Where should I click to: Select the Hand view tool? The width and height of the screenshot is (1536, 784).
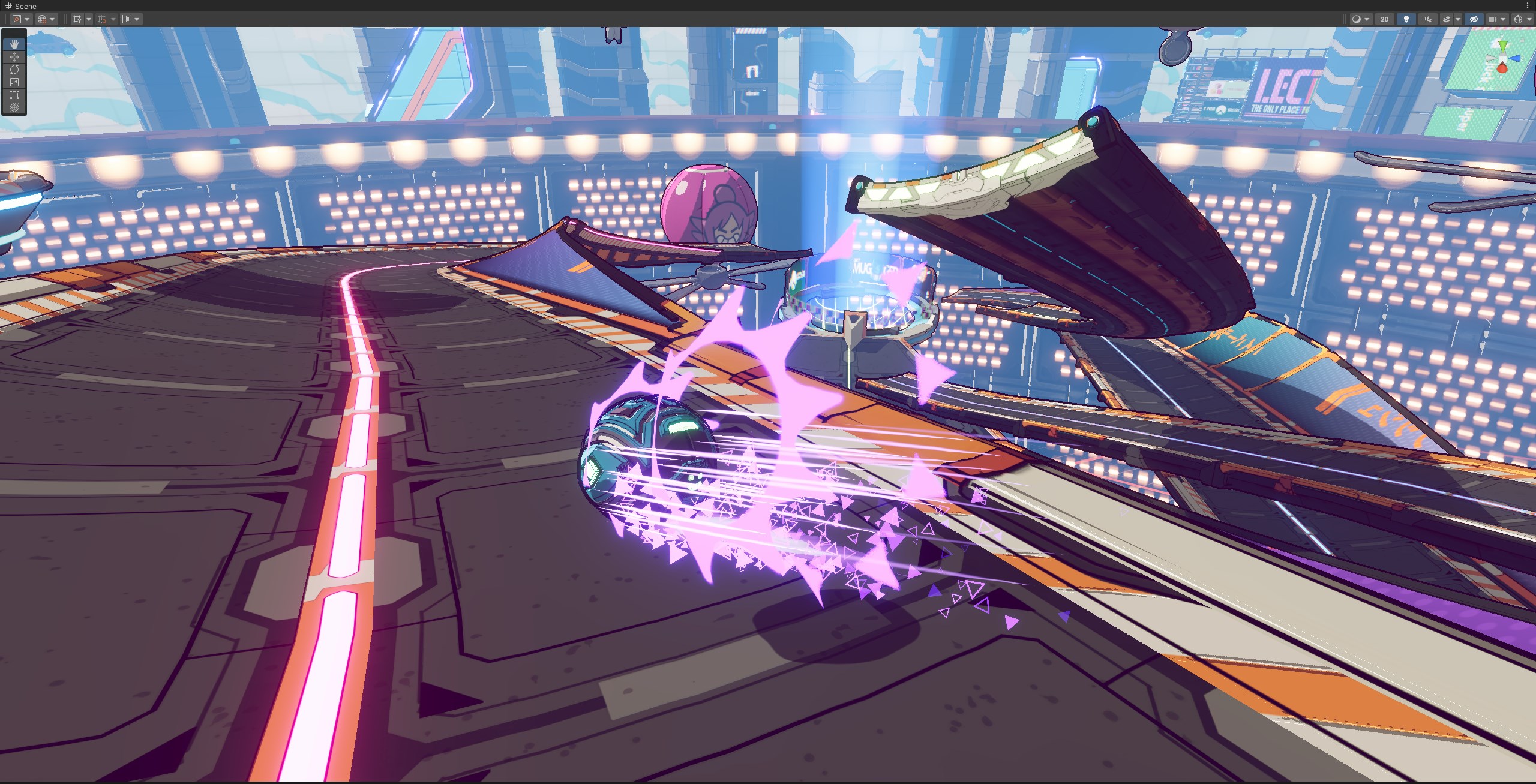(14, 44)
